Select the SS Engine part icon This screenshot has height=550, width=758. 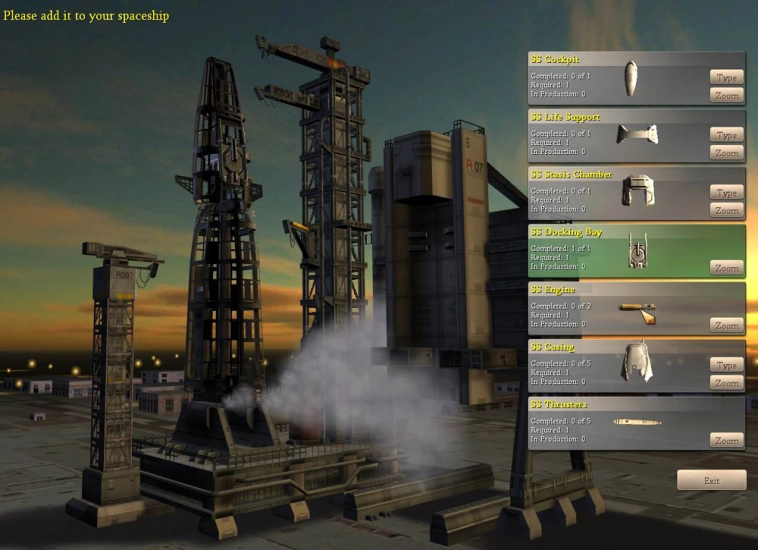637,308
